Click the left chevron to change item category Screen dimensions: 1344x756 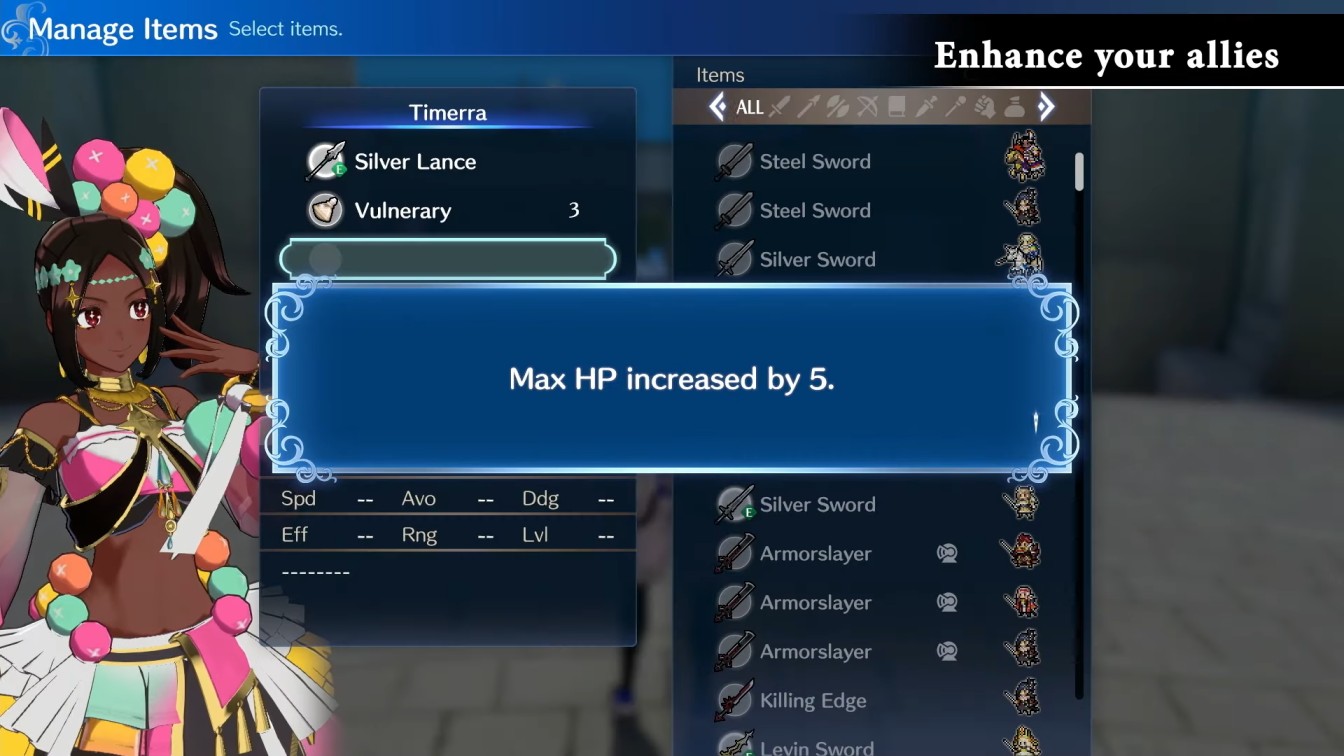coord(717,107)
